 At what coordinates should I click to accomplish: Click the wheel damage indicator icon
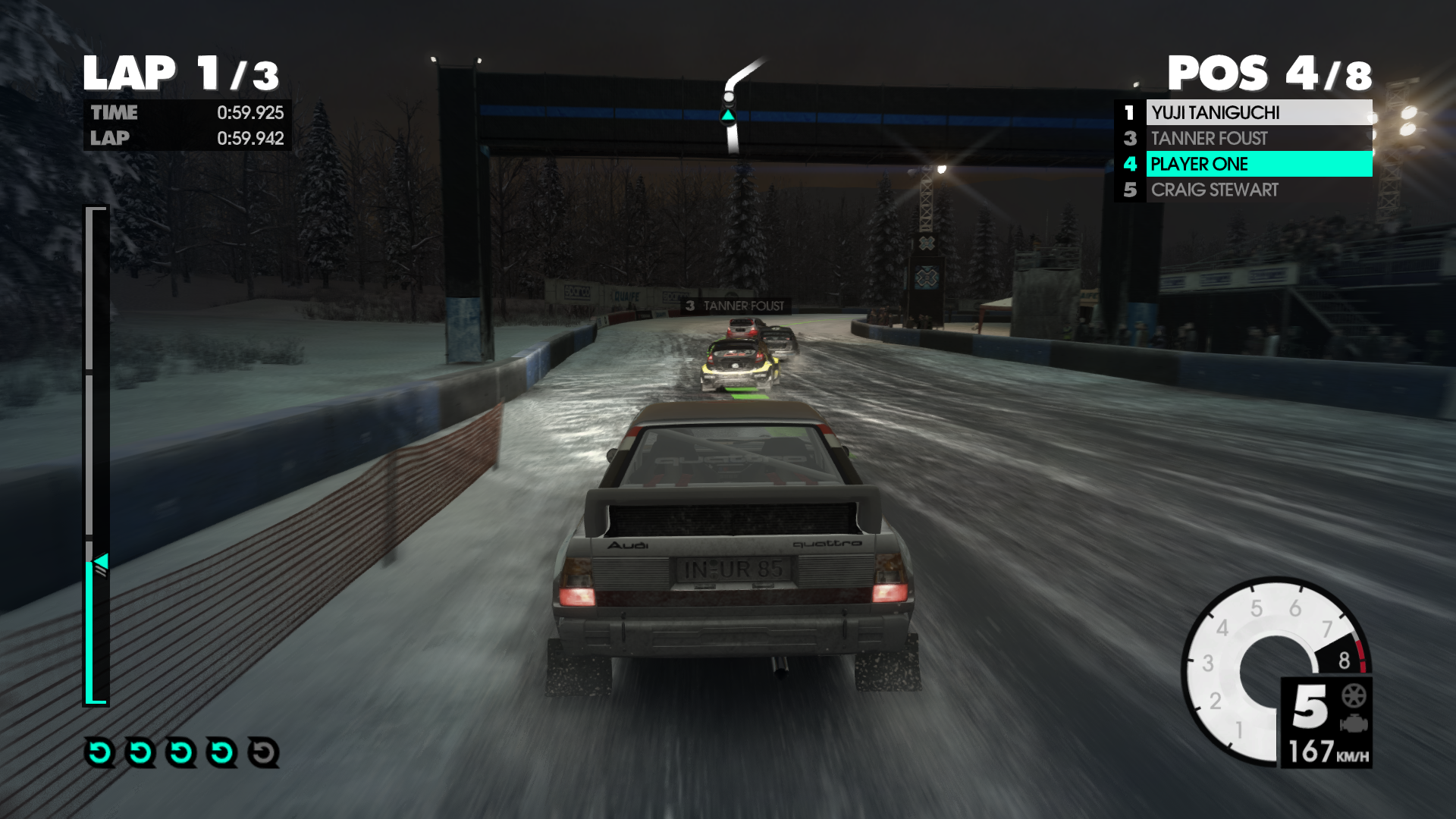[1354, 695]
